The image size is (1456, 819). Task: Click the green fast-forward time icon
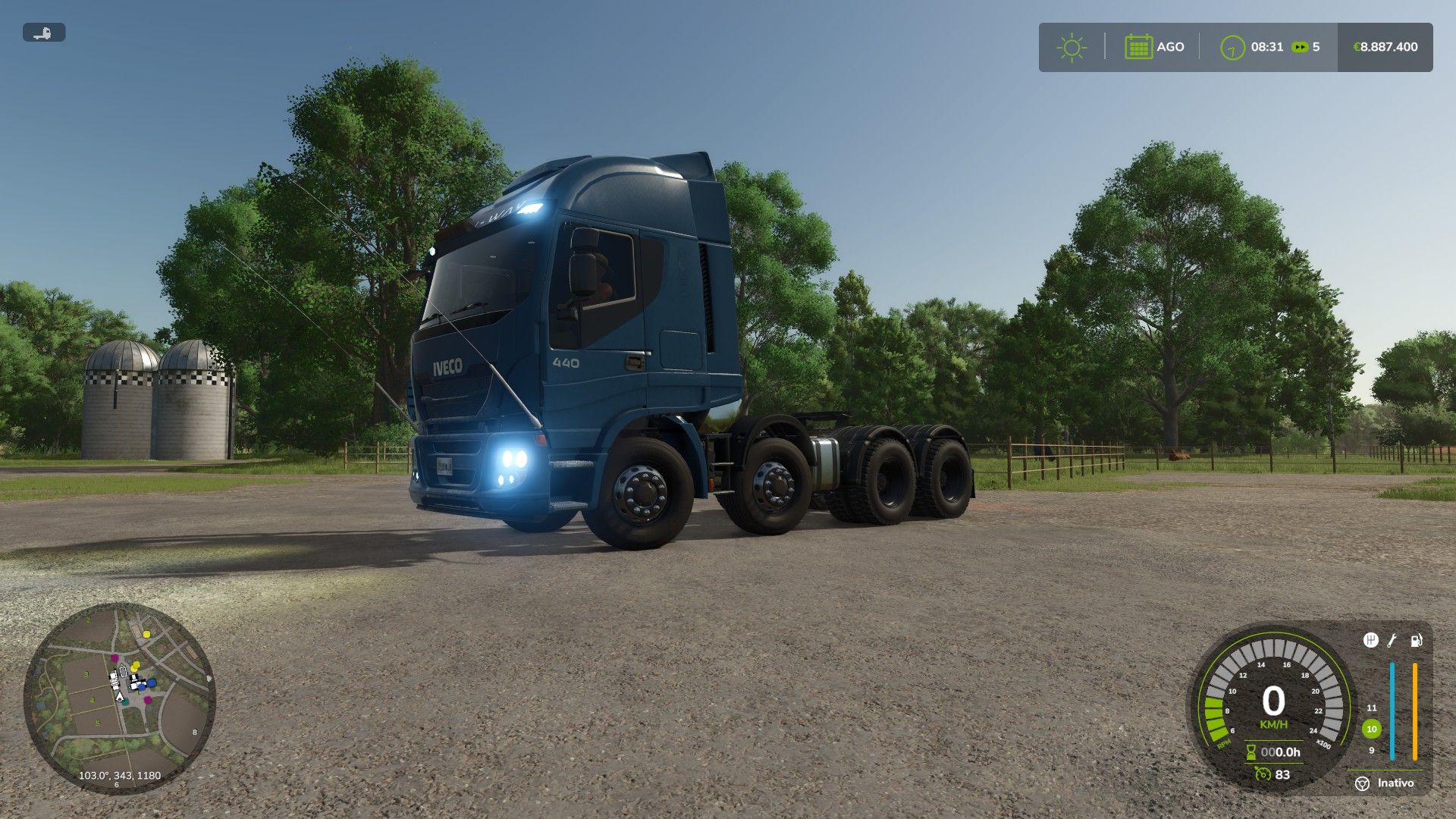(1300, 47)
